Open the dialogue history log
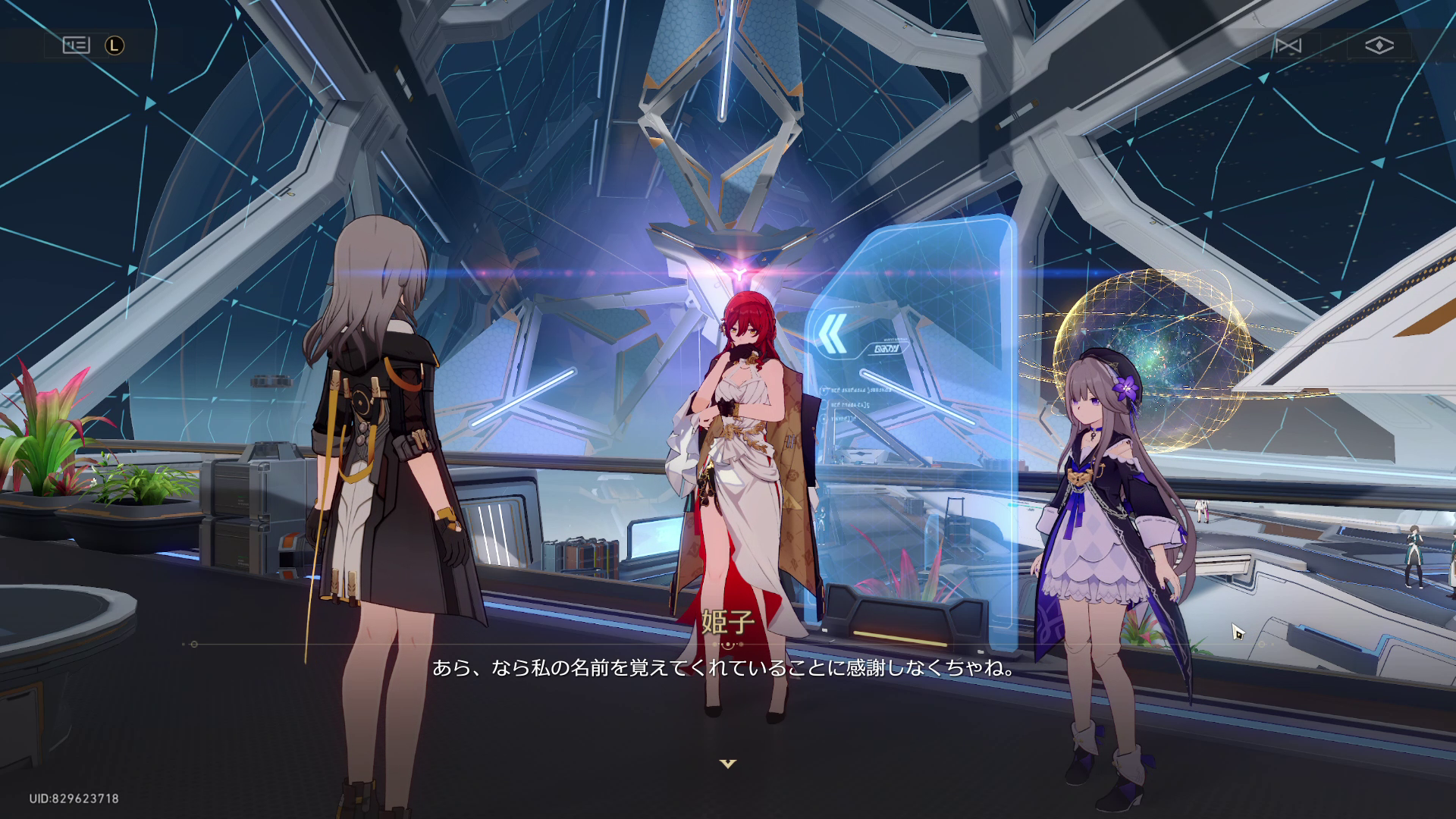The height and width of the screenshot is (819, 1456). (x=75, y=45)
